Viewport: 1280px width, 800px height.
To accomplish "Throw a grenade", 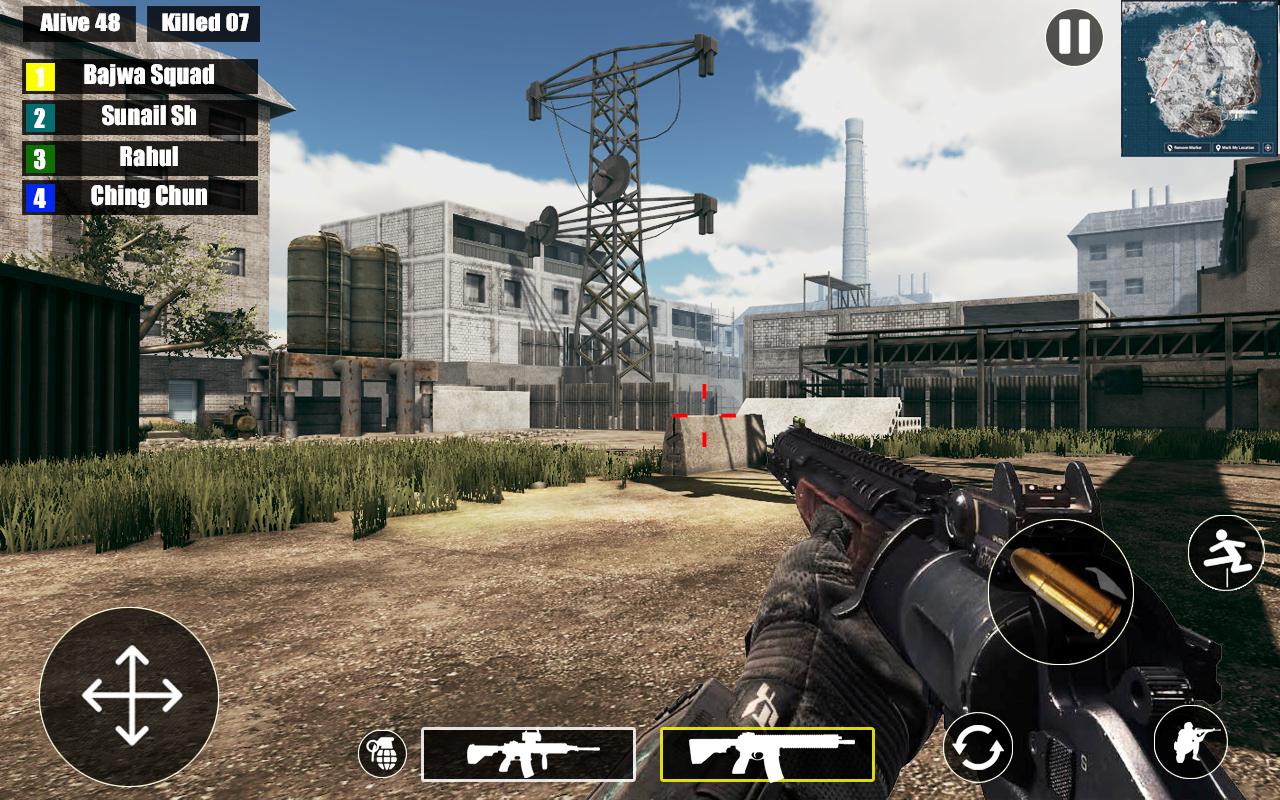I will [382, 753].
